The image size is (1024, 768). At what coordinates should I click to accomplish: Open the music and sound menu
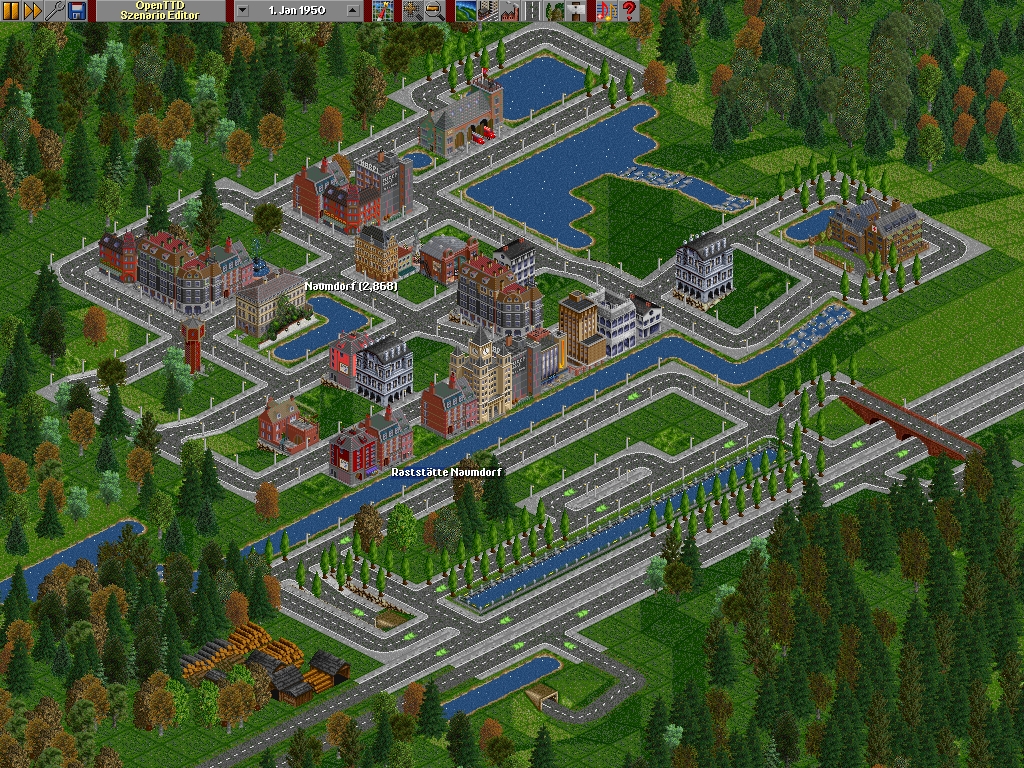tap(605, 11)
